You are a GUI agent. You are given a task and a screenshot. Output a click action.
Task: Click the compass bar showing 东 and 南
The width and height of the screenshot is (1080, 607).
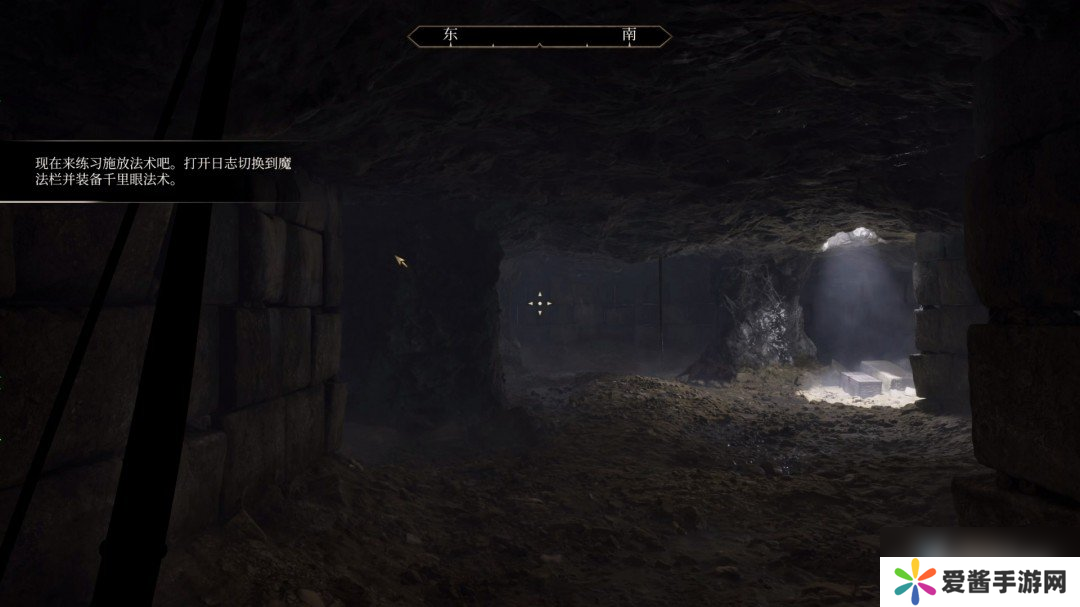click(539, 36)
